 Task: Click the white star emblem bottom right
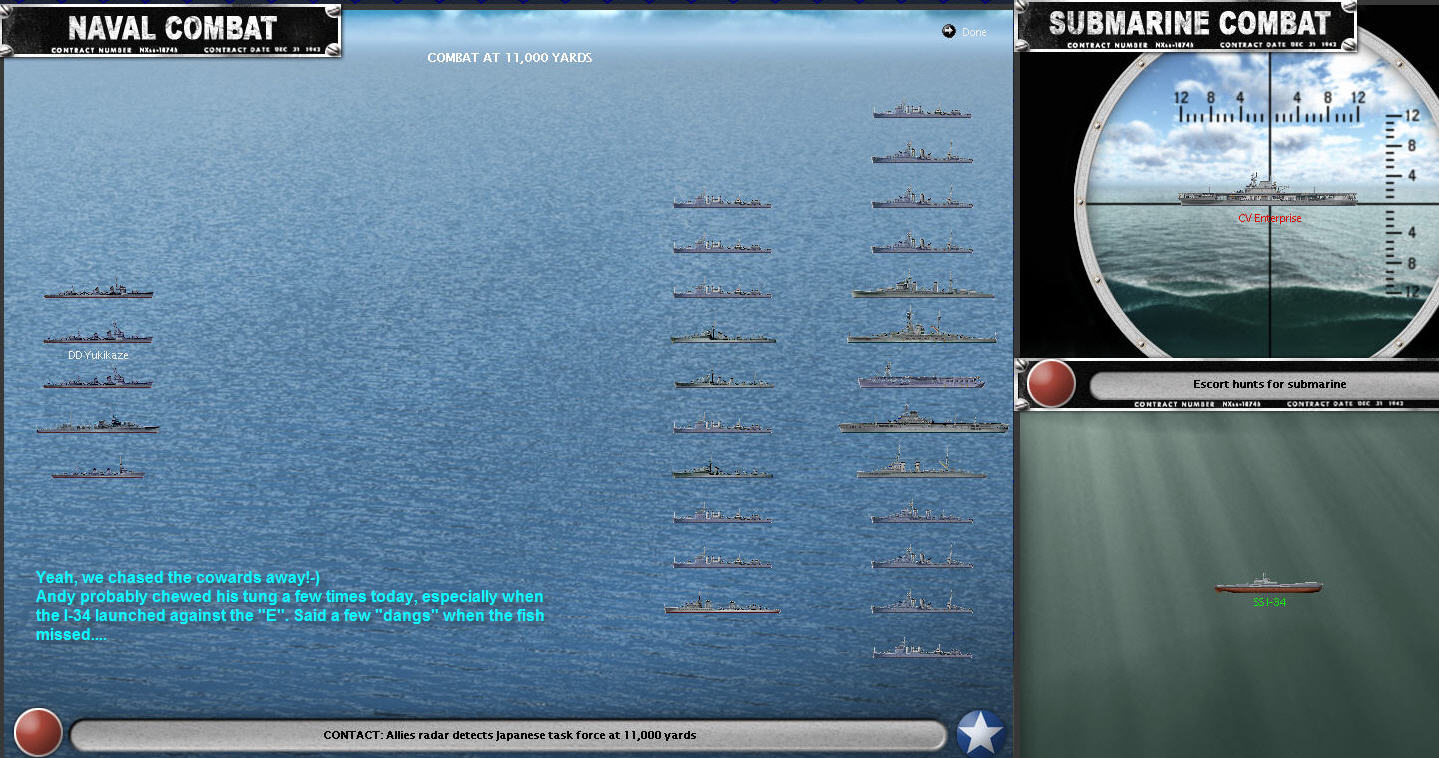point(981,732)
